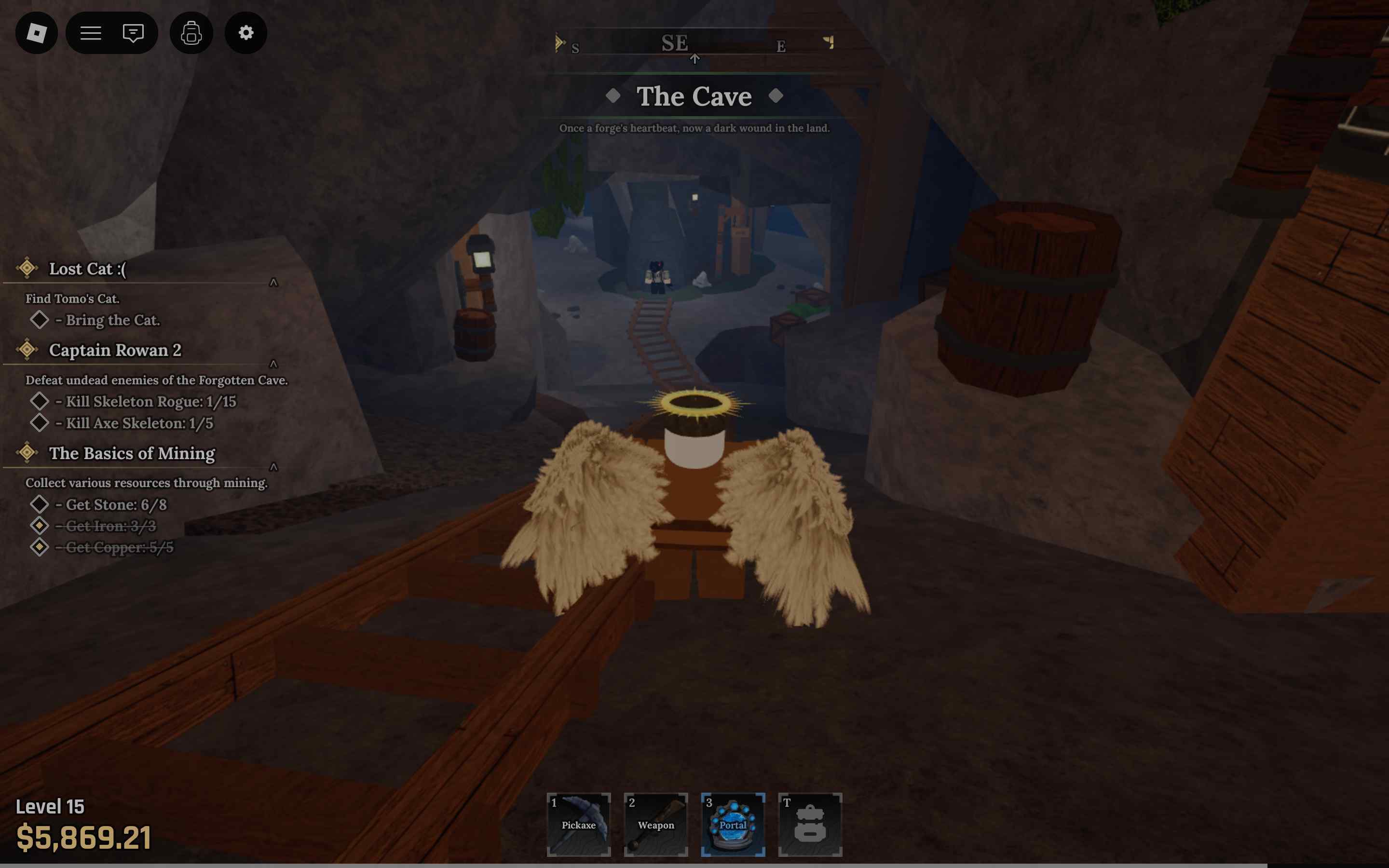Open the settings gear
The width and height of the screenshot is (1389, 868).
245,33
